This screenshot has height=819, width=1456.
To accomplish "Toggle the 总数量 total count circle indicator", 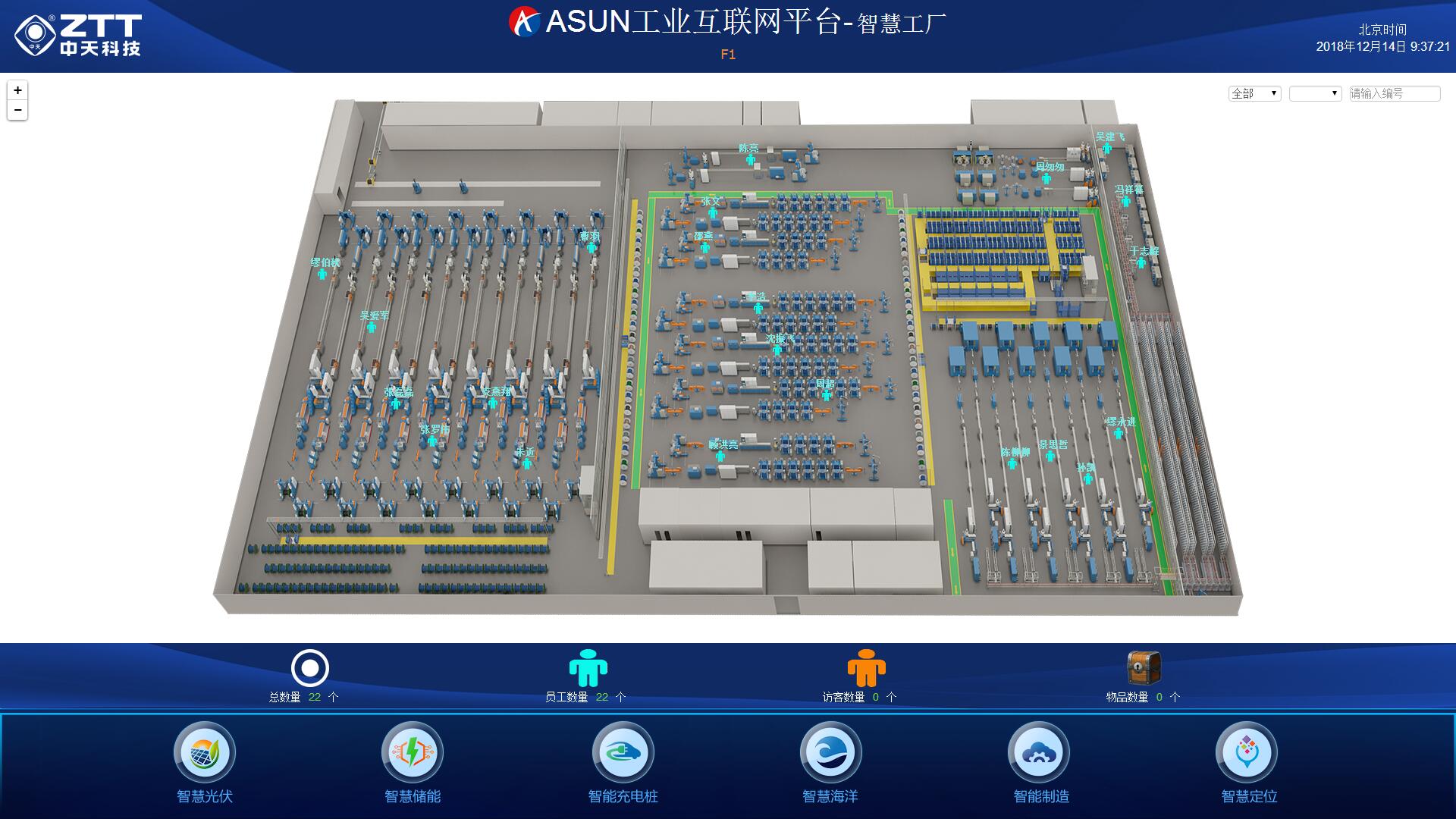I will pos(309,668).
